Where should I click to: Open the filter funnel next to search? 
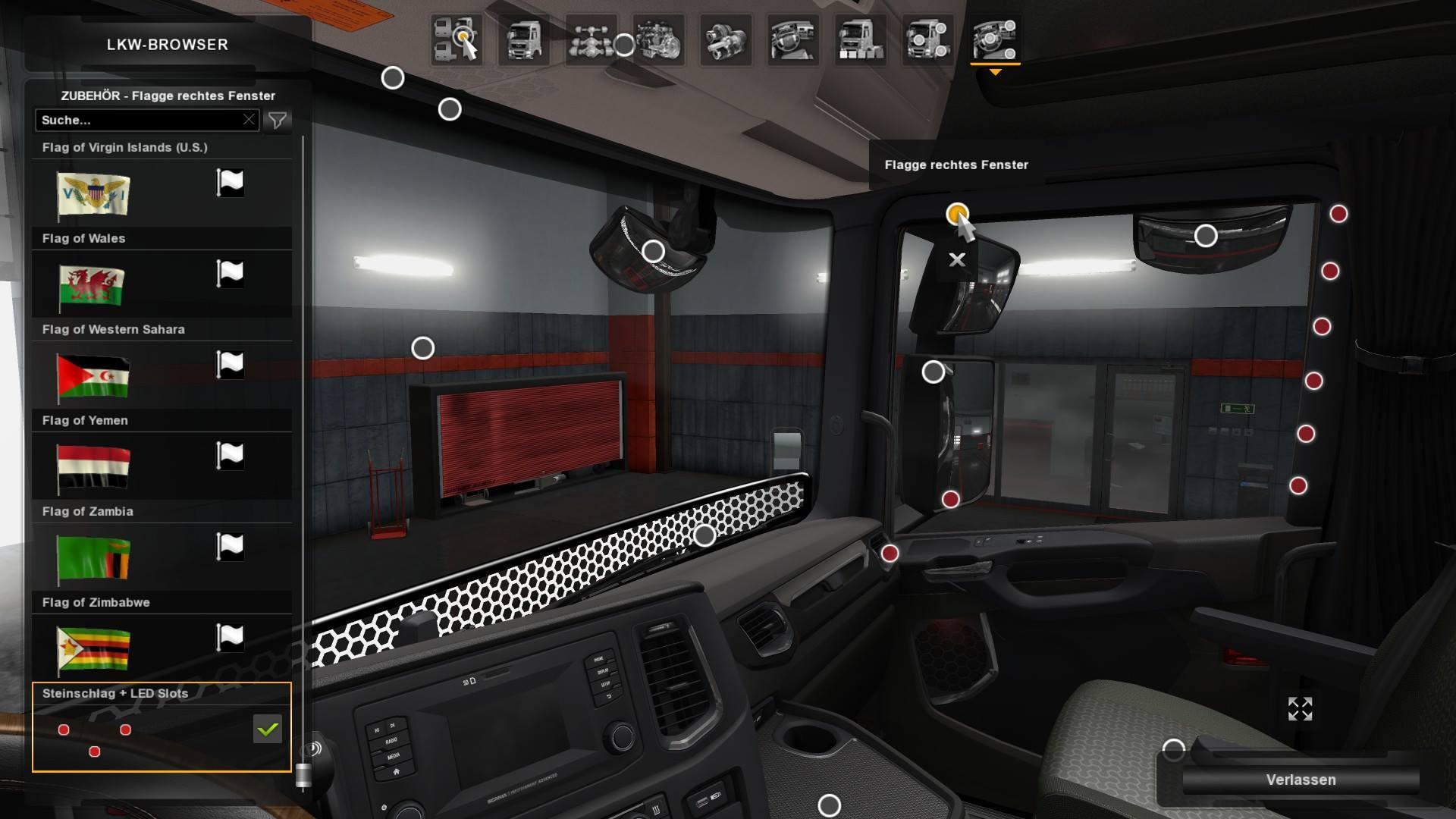point(278,120)
